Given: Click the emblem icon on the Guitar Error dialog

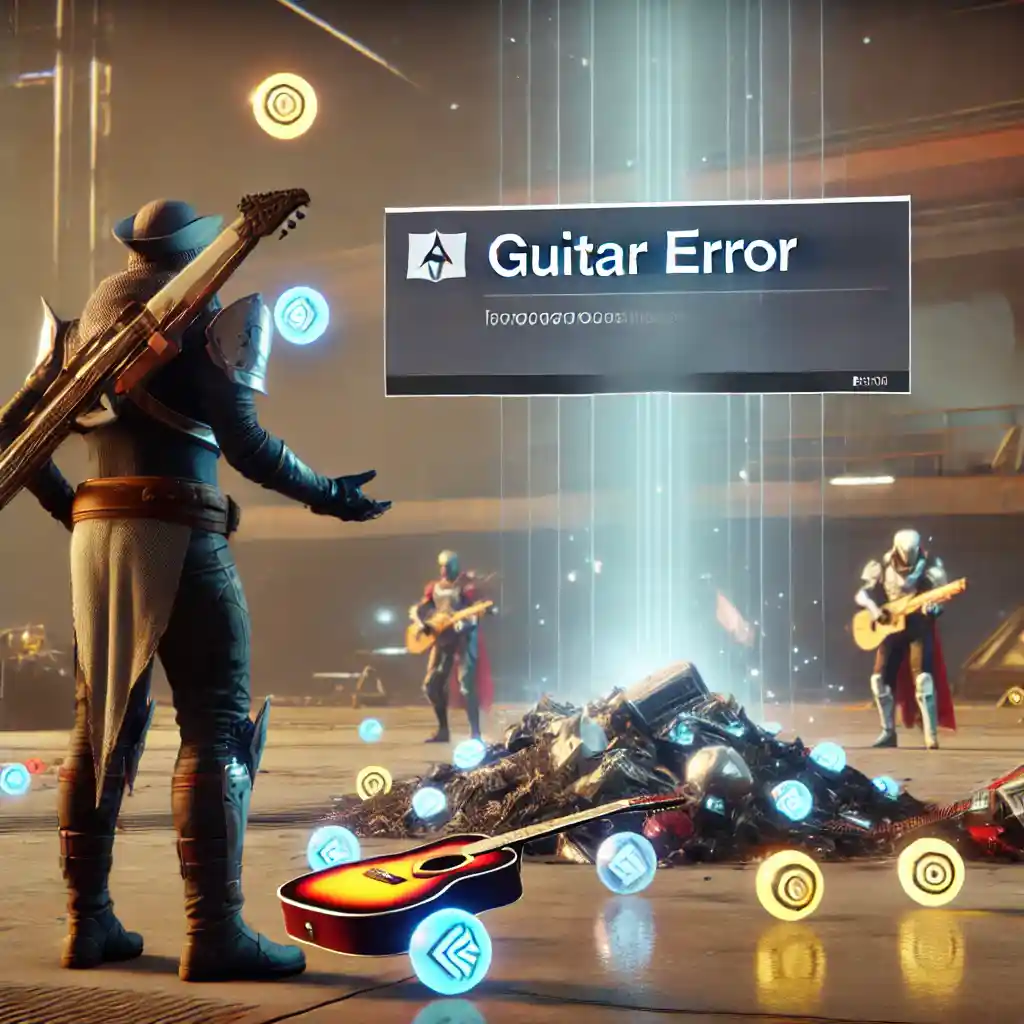Looking at the screenshot, I should pos(436,255).
